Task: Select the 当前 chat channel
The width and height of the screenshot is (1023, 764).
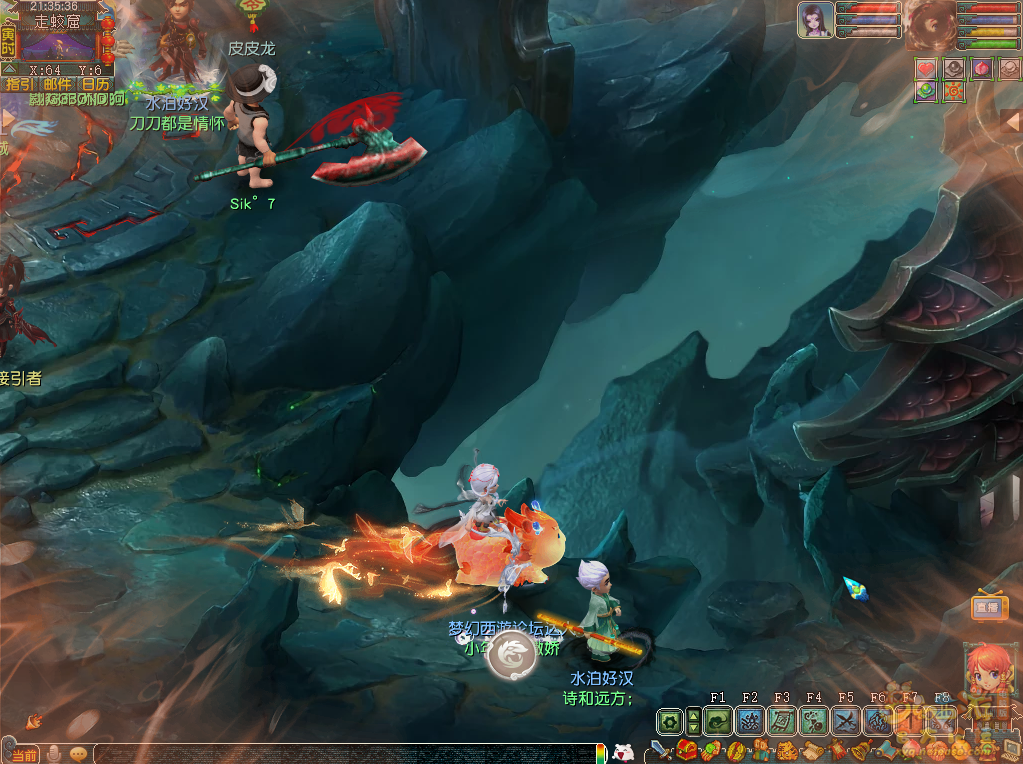Action: tap(24, 754)
